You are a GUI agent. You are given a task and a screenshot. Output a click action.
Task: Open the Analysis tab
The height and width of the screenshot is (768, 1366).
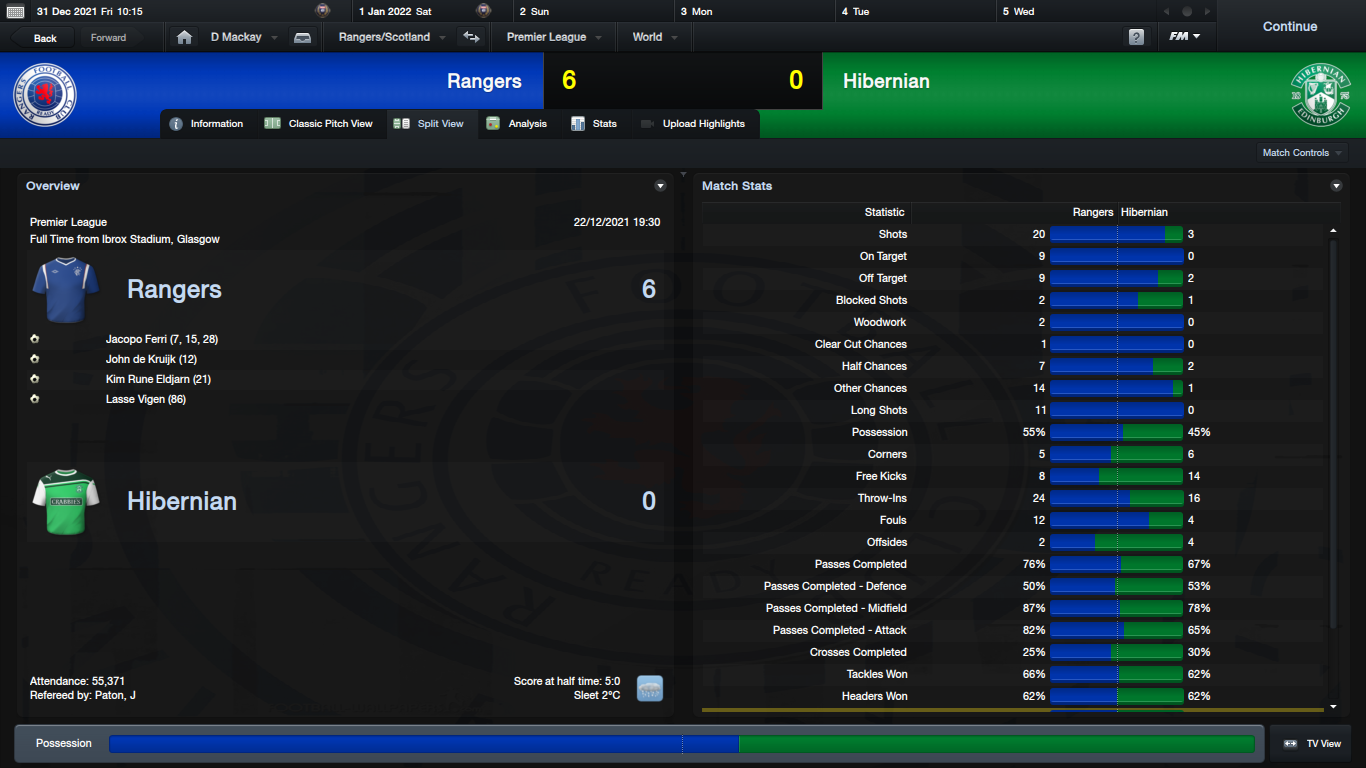tap(517, 124)
